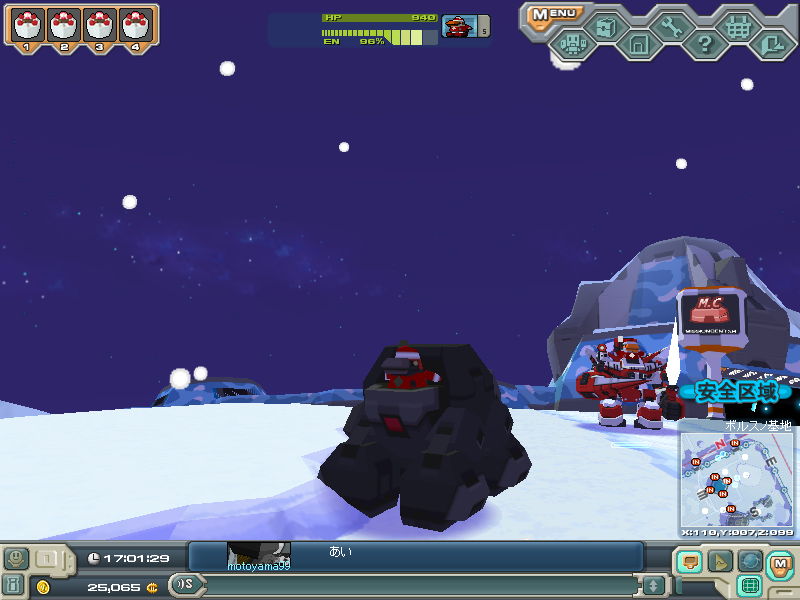Open the robot character menu icon
Image resolution: width=800 pixels, height=600 pixels.
tap(572, 44)
